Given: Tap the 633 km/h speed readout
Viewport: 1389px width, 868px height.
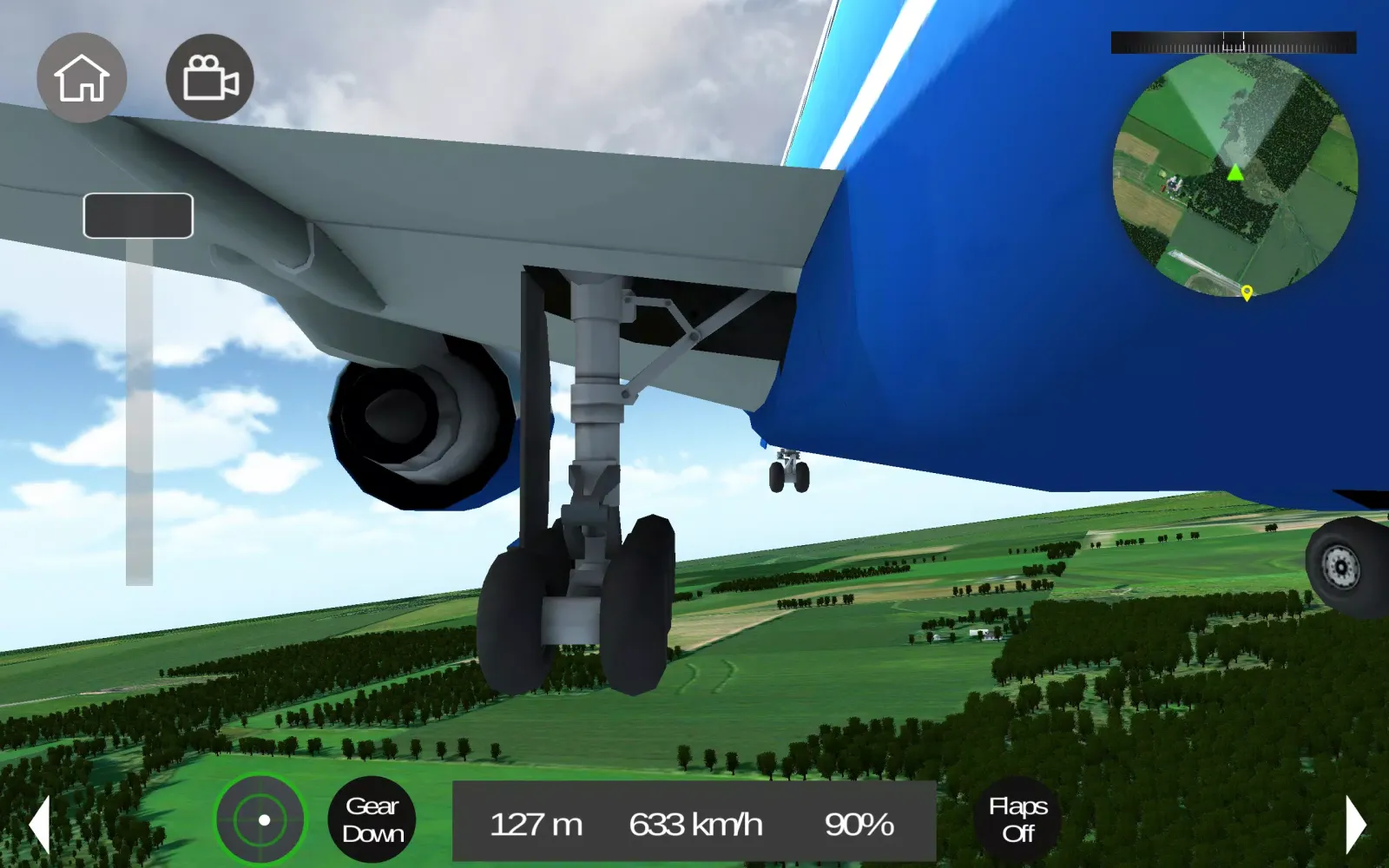Looking at the screenshot, I should 696,825.
